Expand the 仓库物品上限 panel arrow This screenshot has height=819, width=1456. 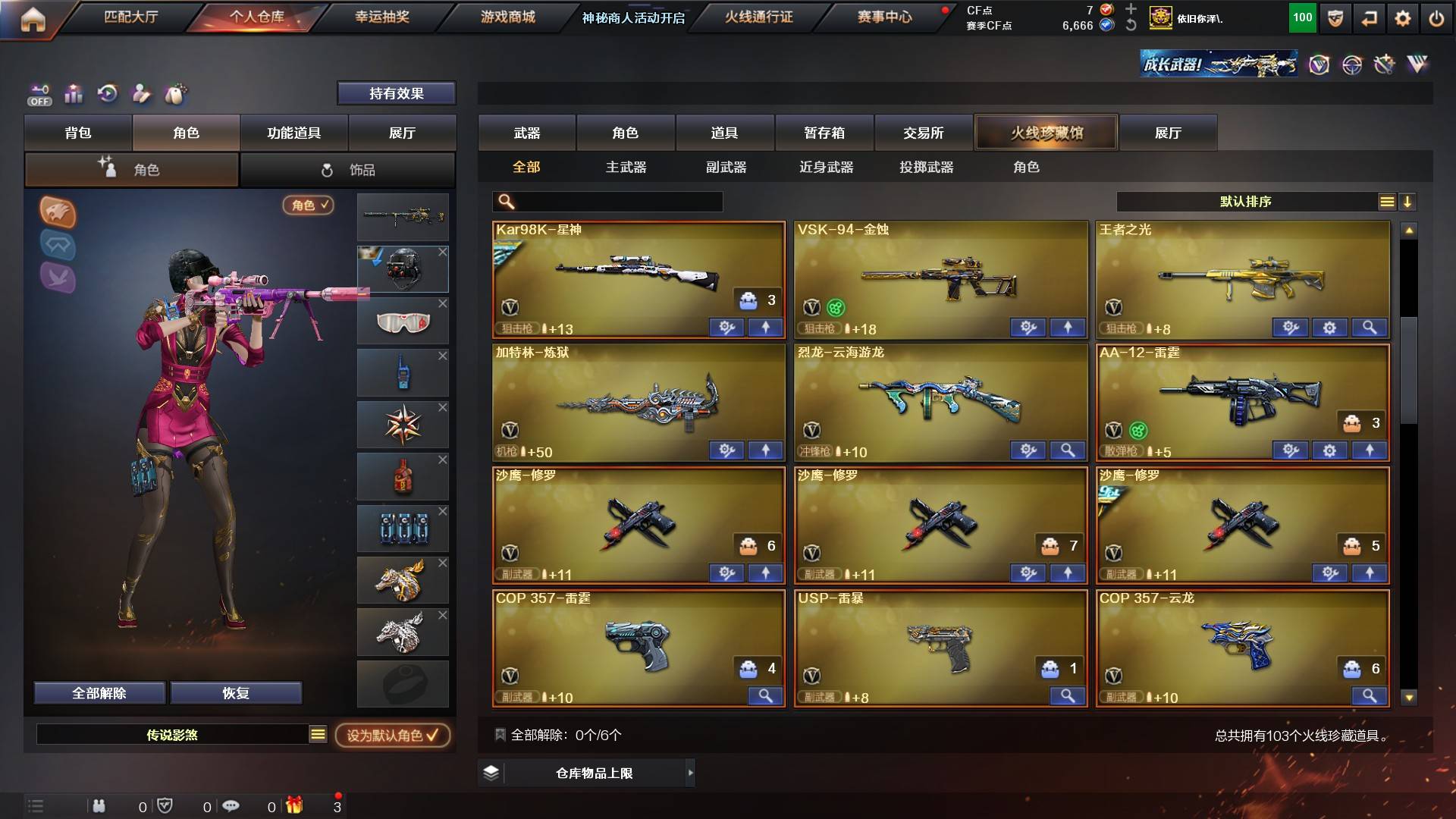click(x=689, y=772)
